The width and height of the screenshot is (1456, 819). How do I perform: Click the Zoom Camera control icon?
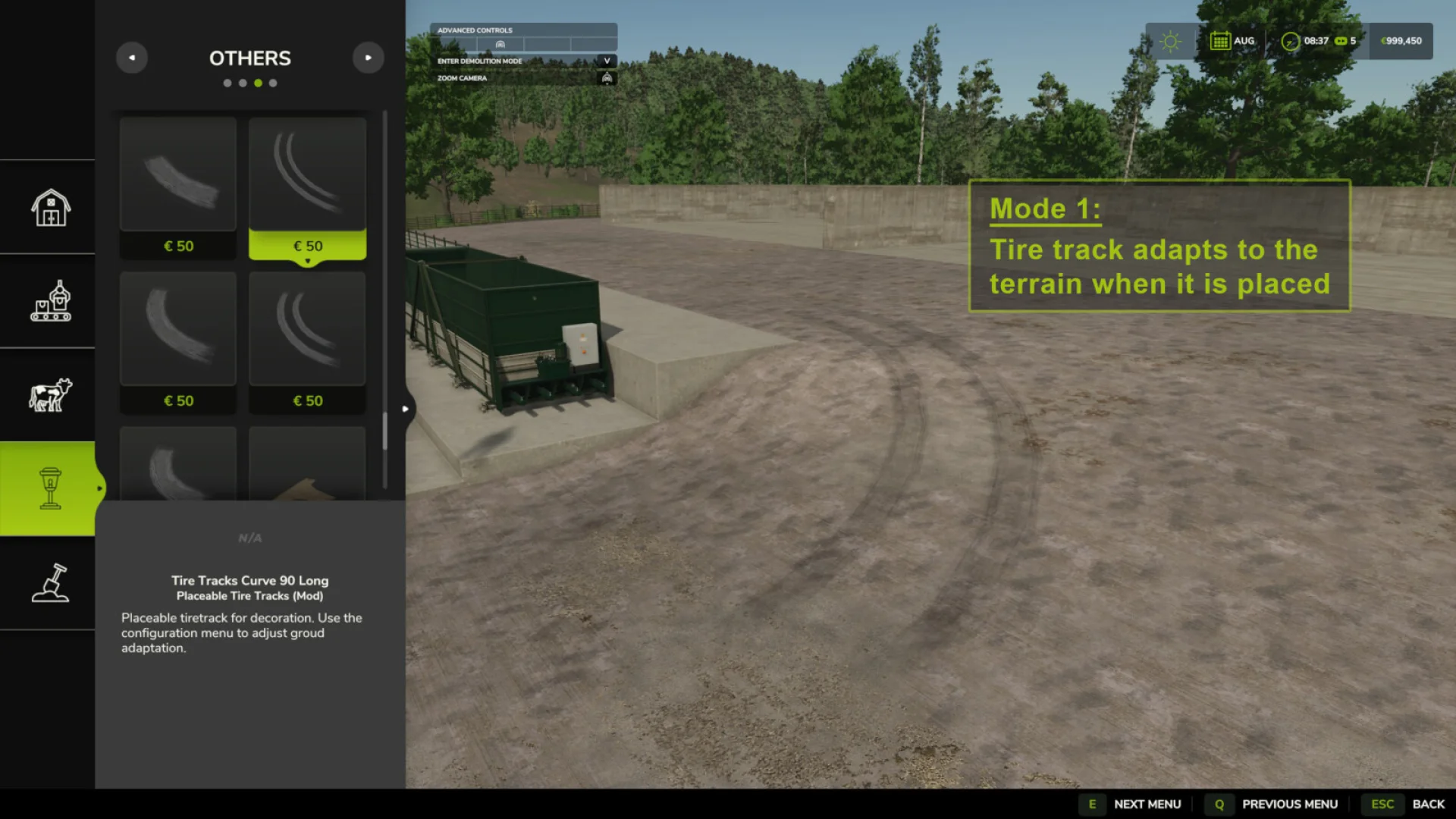point(607,77)
